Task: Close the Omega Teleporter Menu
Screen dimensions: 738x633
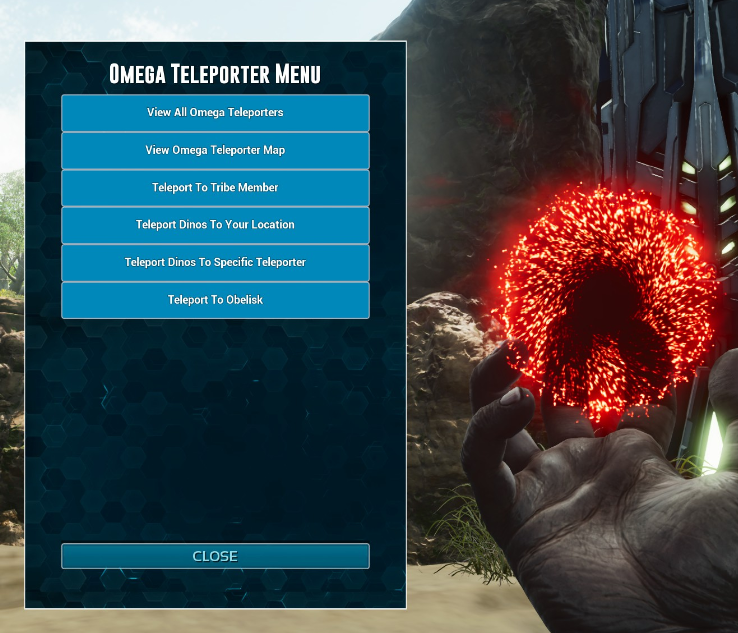Action: 215,556
